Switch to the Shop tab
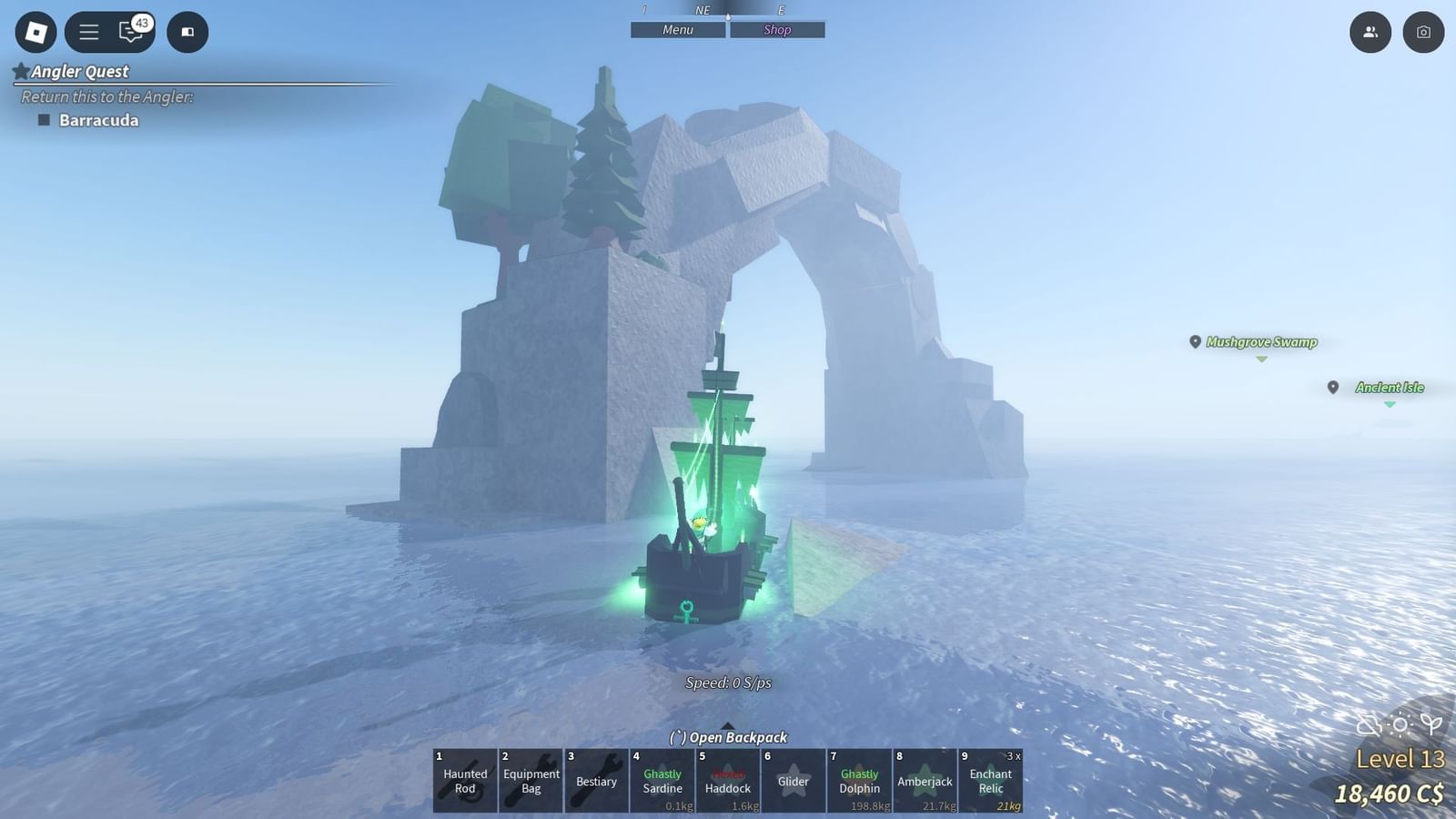This screenshot has width=1456, height=819. tap(776, 29)
